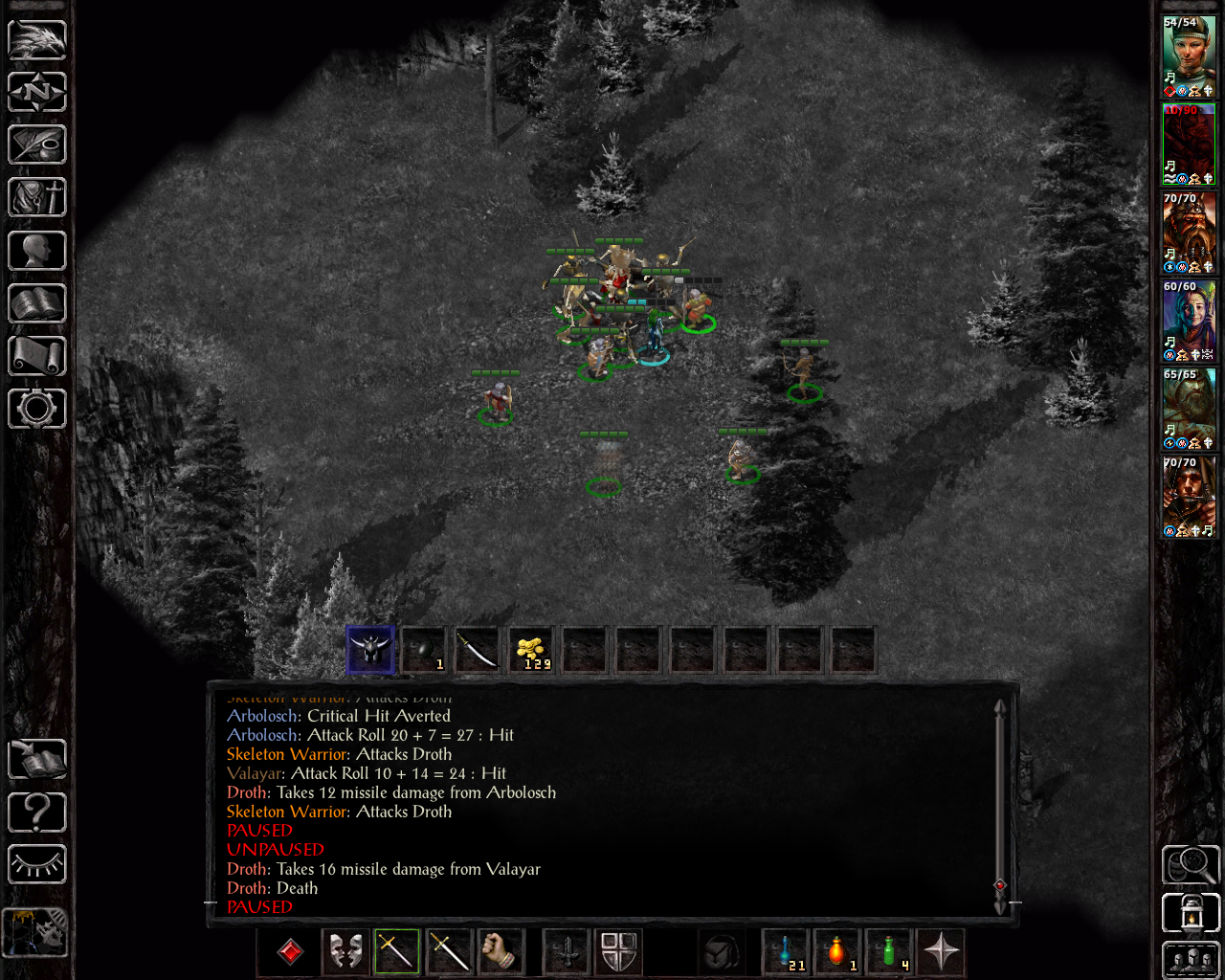The image size is (1225, 980).
Task: Open the area map with the compass button
Action: 37,93
